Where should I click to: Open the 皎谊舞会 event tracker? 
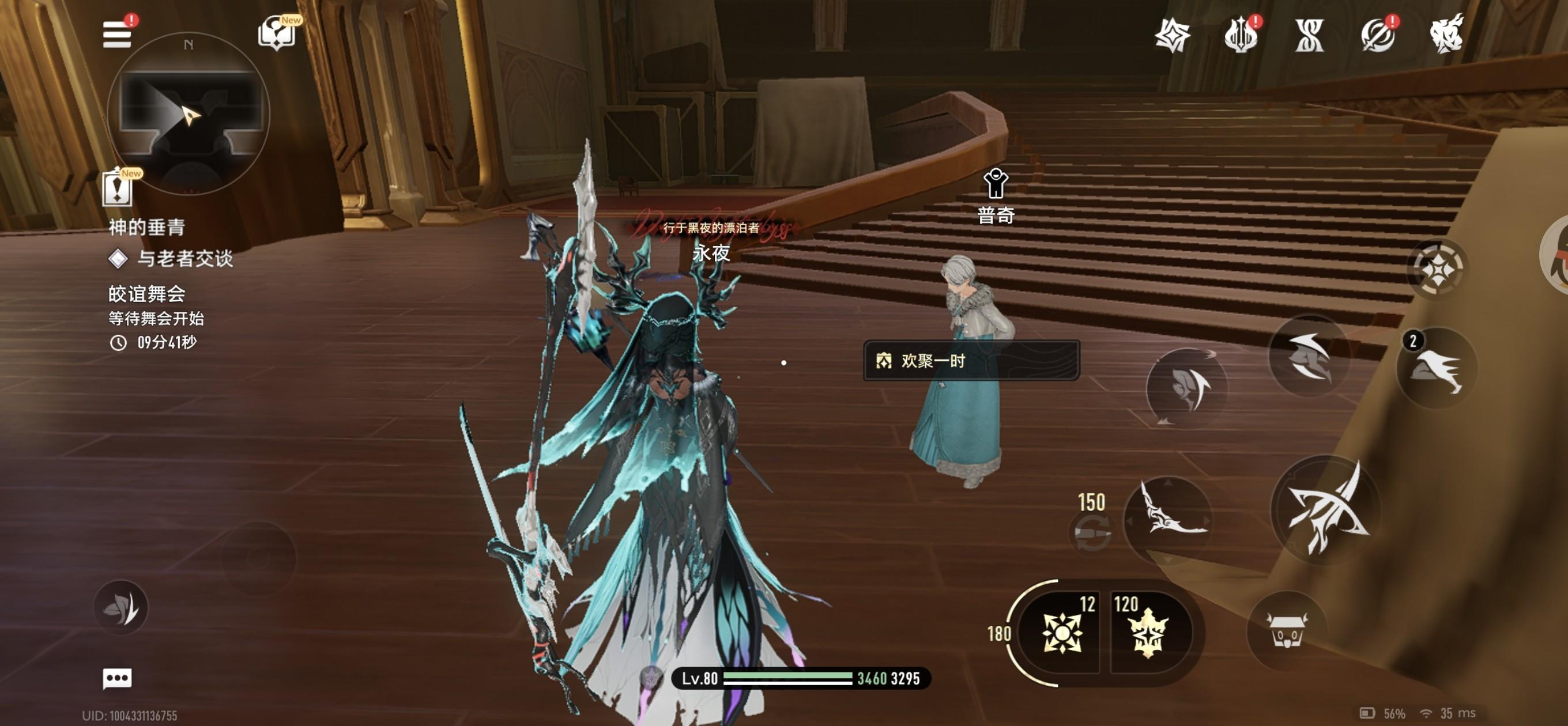(x=146, y=294)
